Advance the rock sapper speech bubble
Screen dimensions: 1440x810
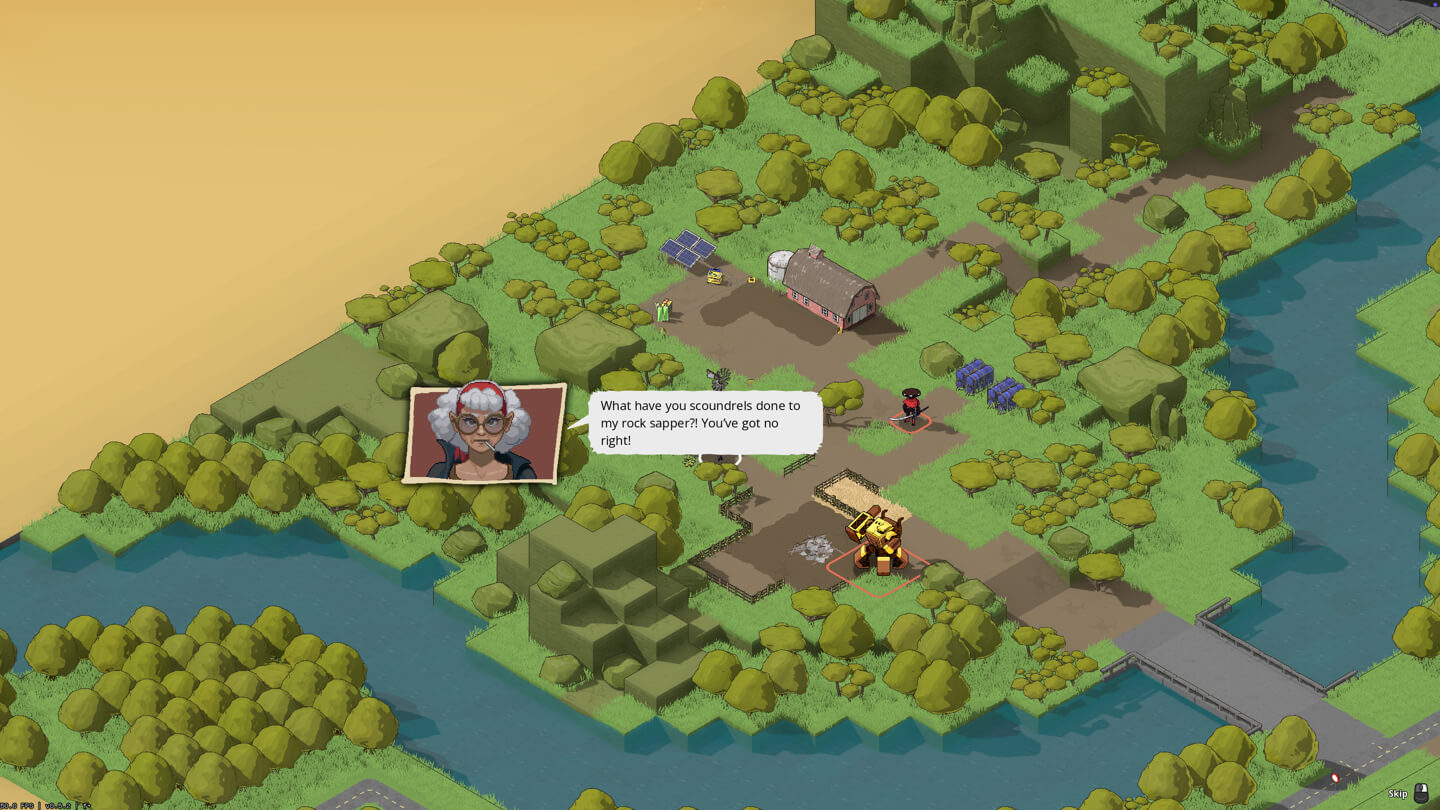(705, 423)
